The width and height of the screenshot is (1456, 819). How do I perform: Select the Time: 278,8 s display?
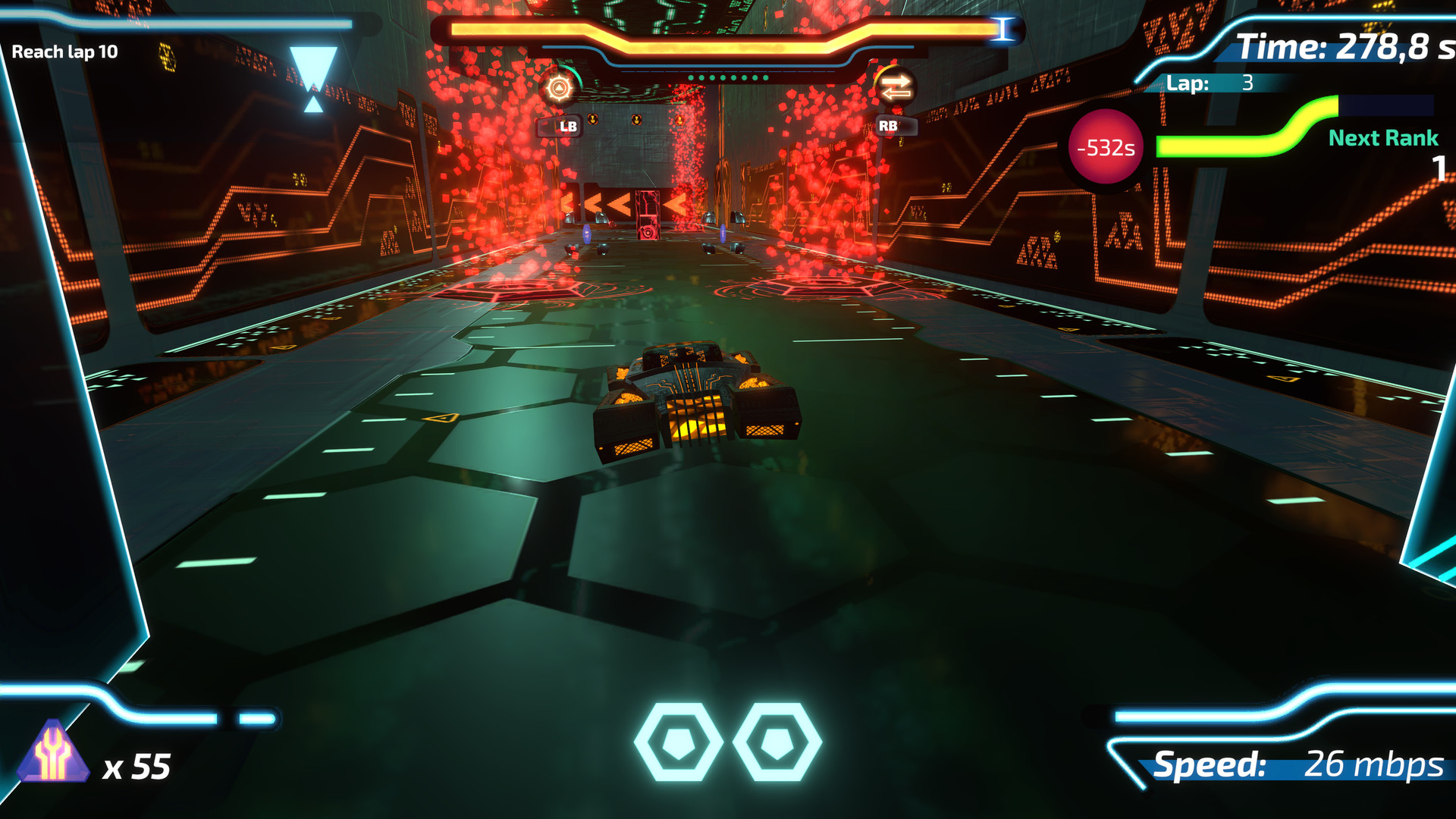click(1335, 44)
